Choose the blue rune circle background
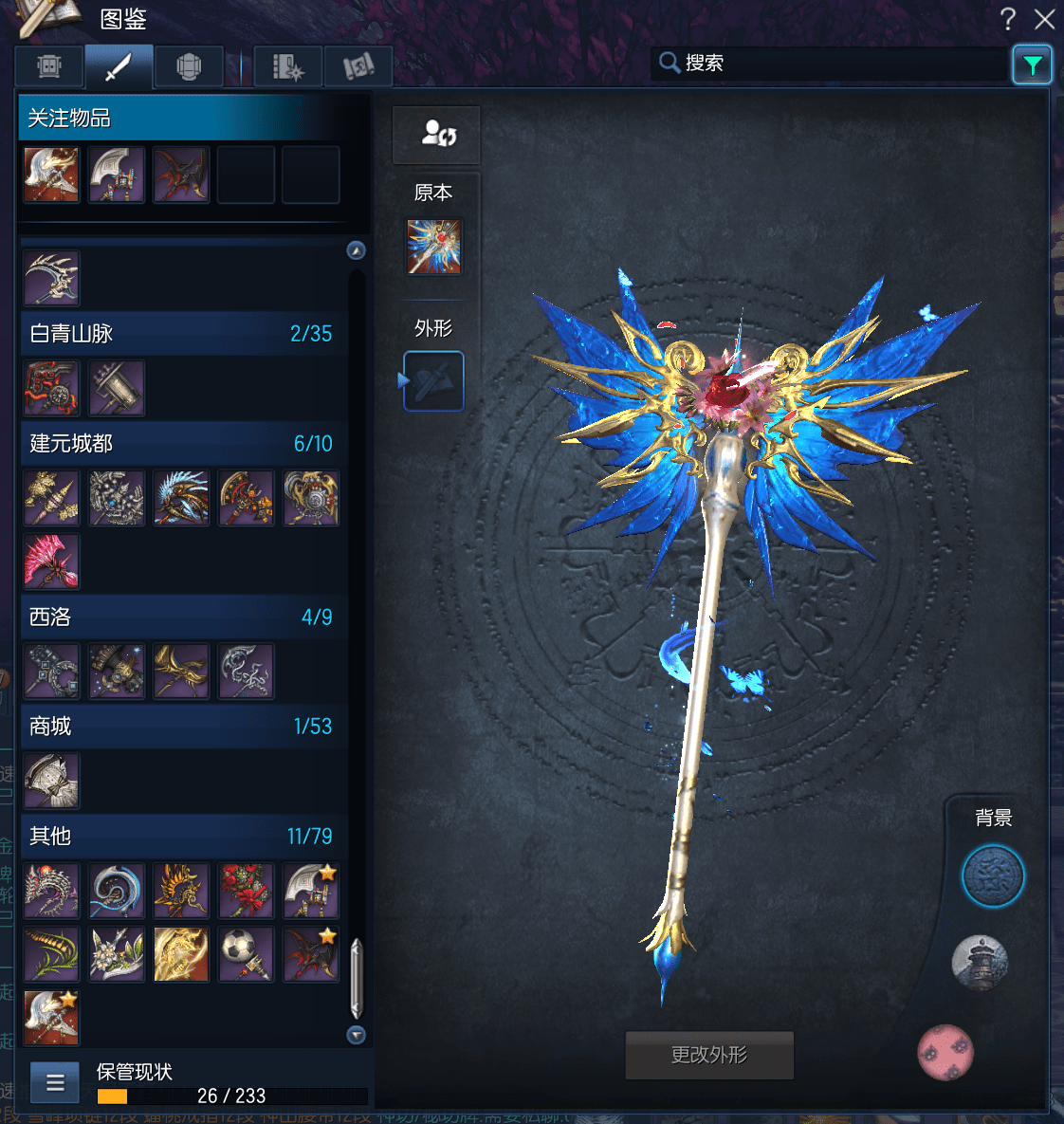The image size is (1064, 1124). click(993, 876)
